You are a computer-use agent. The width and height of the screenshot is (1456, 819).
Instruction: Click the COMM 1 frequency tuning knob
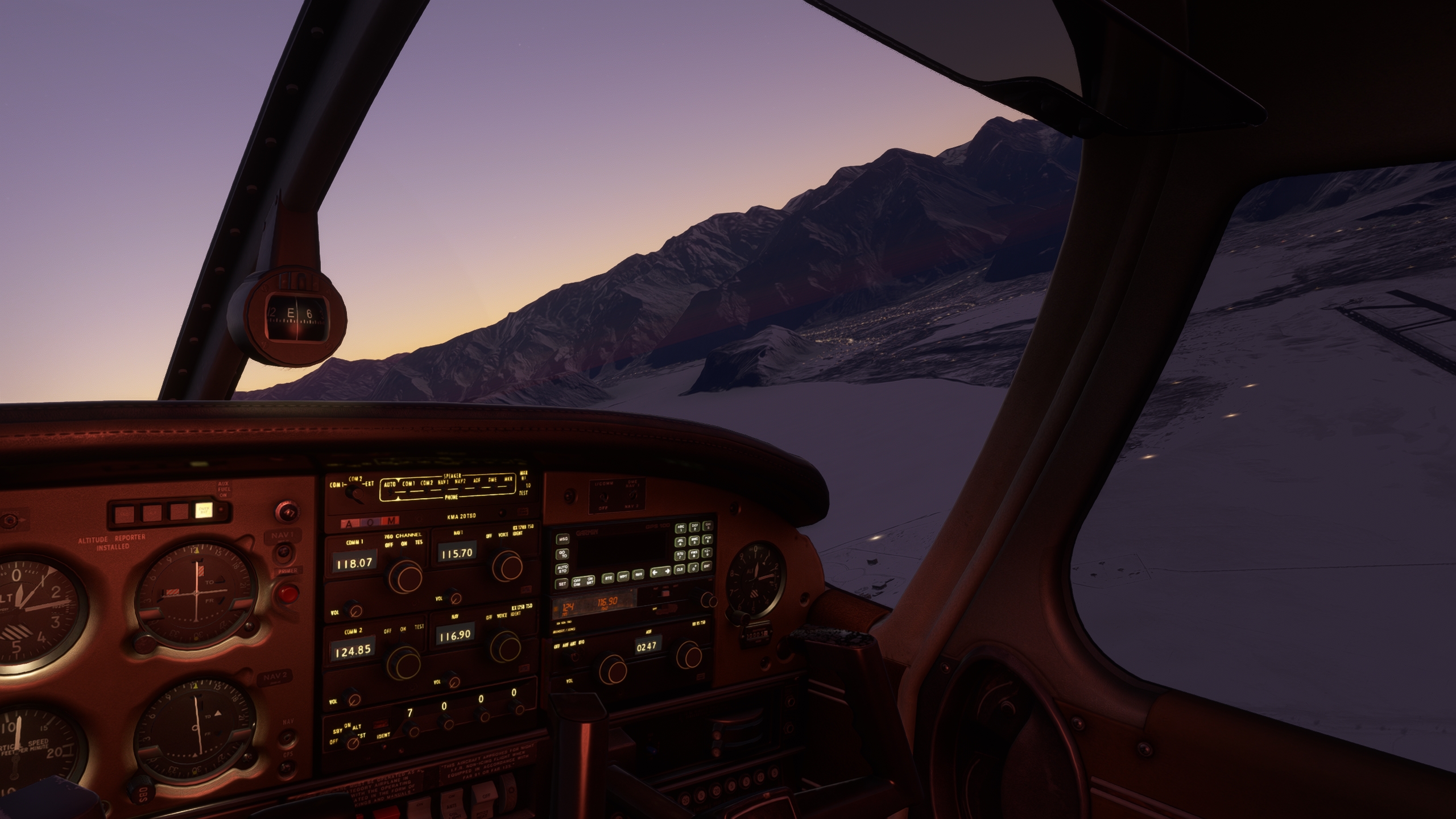pos(403,575)
